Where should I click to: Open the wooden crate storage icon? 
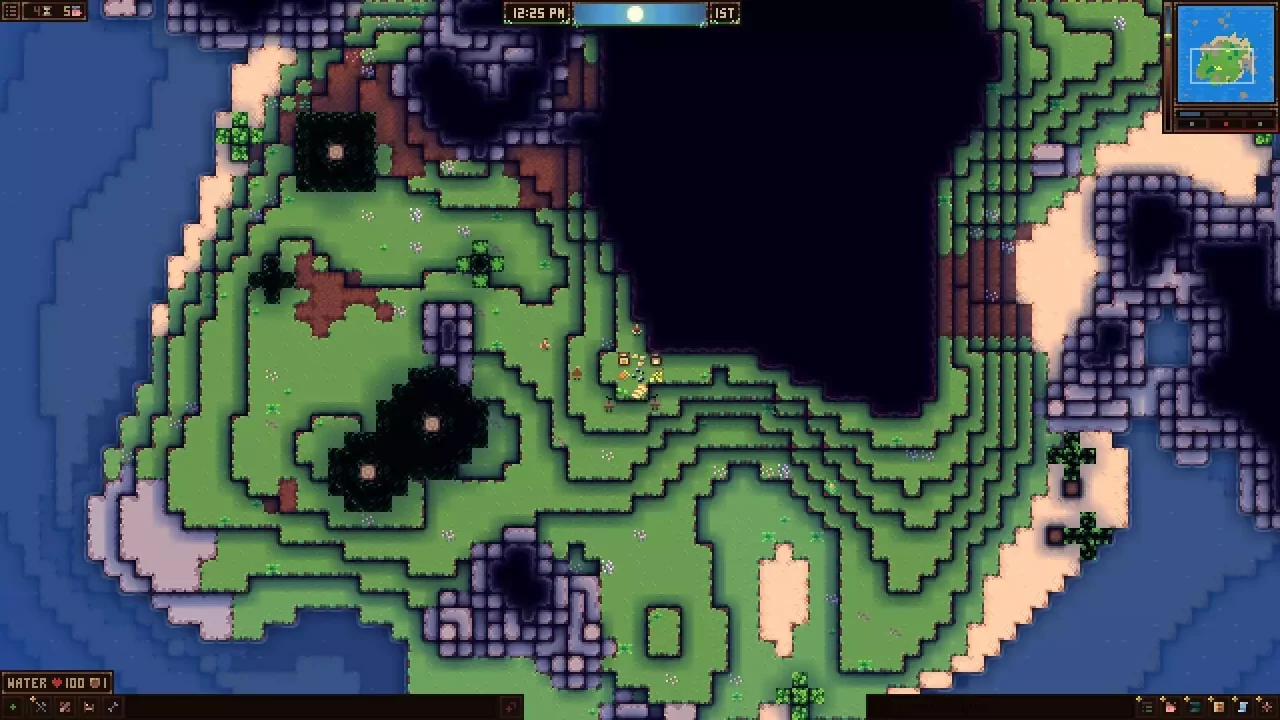[x=1218, y=707]
